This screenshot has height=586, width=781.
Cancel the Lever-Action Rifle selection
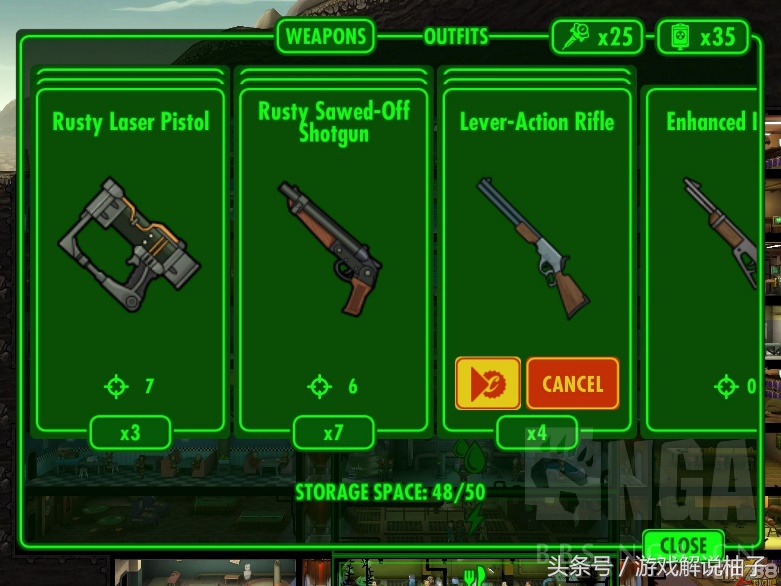[572, 384]
